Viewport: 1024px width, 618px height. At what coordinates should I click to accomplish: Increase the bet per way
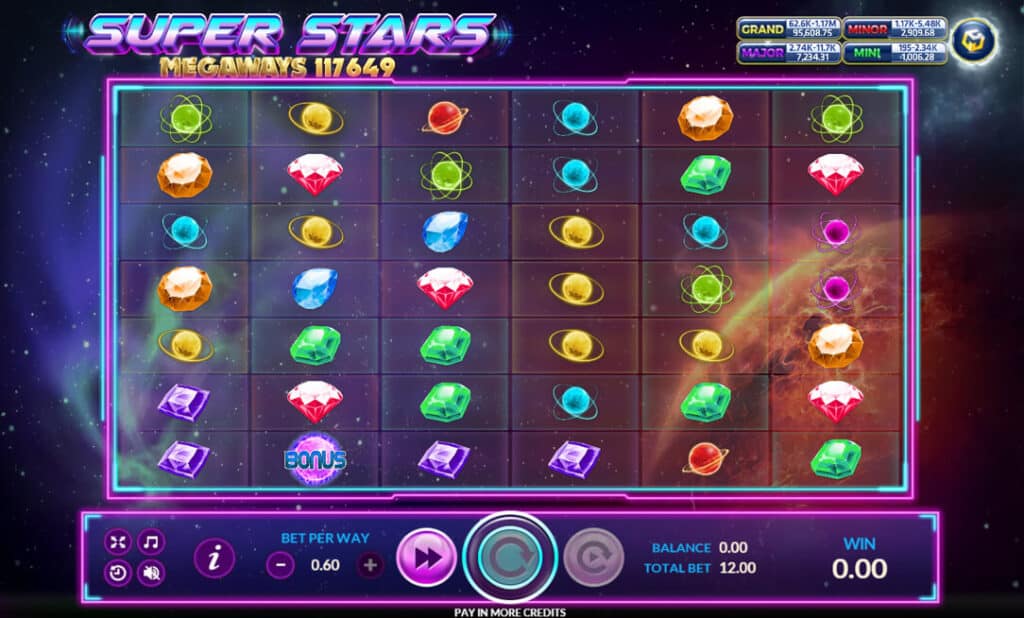(370, 565)
